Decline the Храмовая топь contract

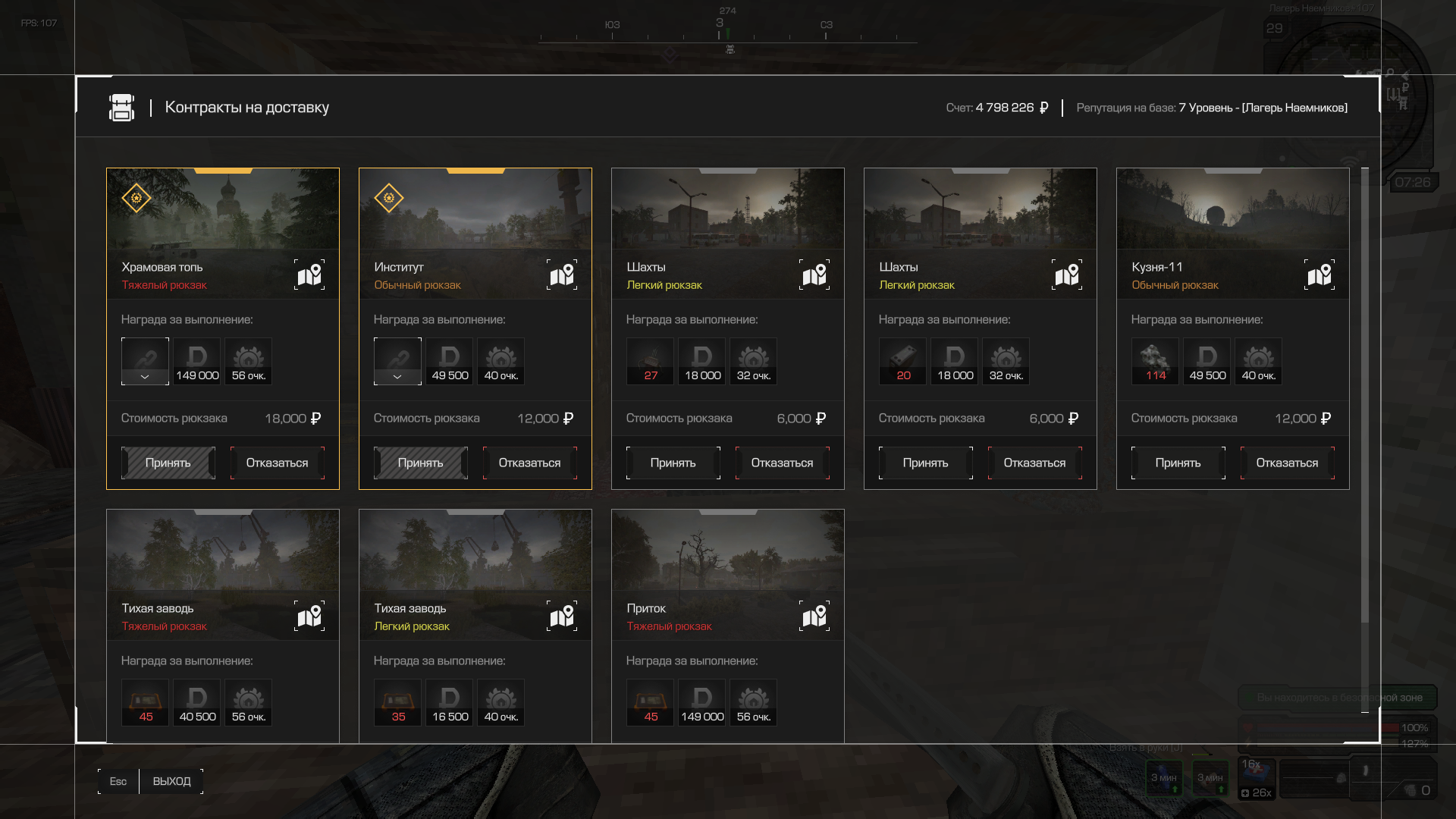[277, 463]
